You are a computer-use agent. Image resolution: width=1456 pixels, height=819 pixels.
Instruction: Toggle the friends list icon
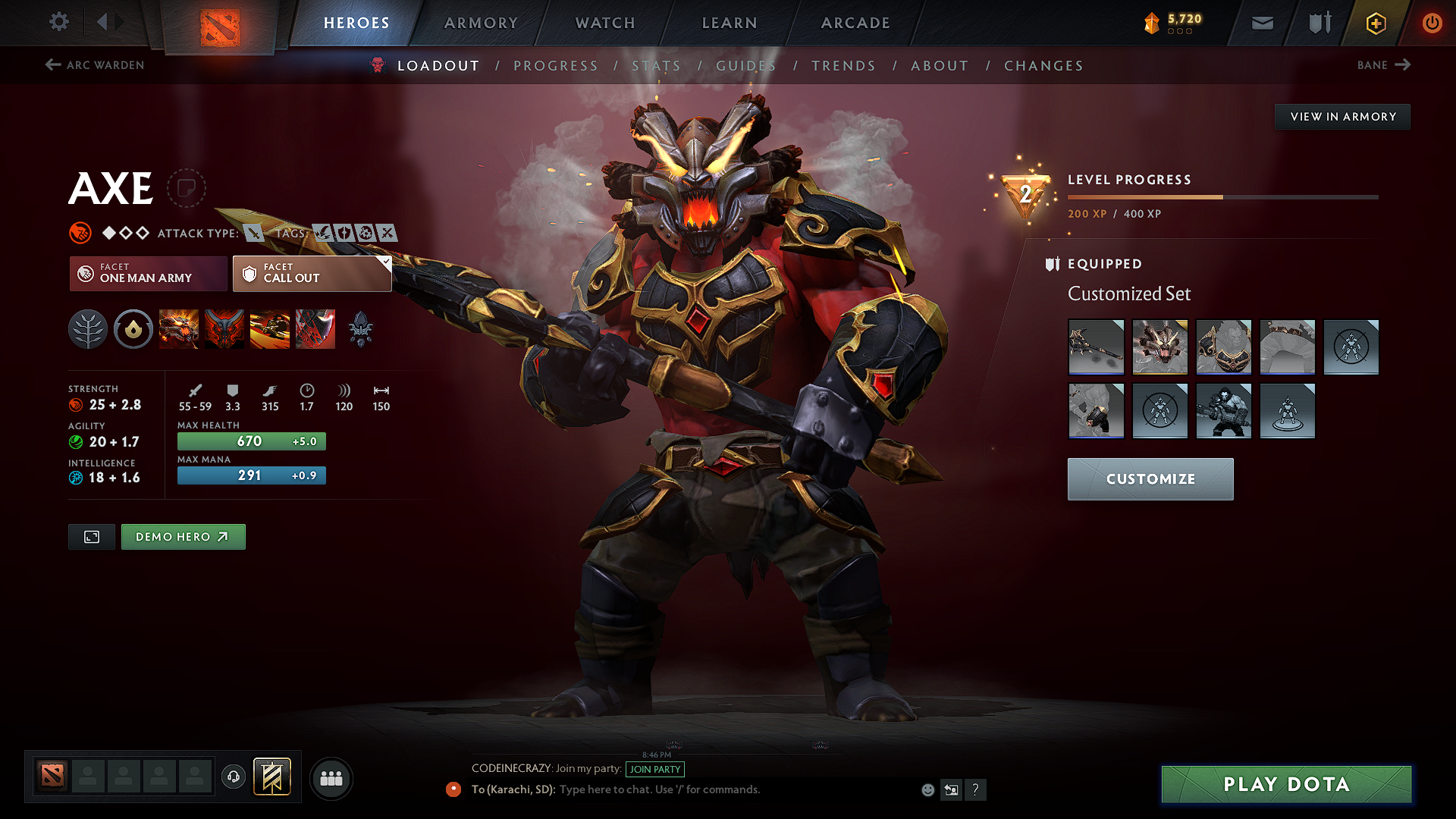click(331, 777)
